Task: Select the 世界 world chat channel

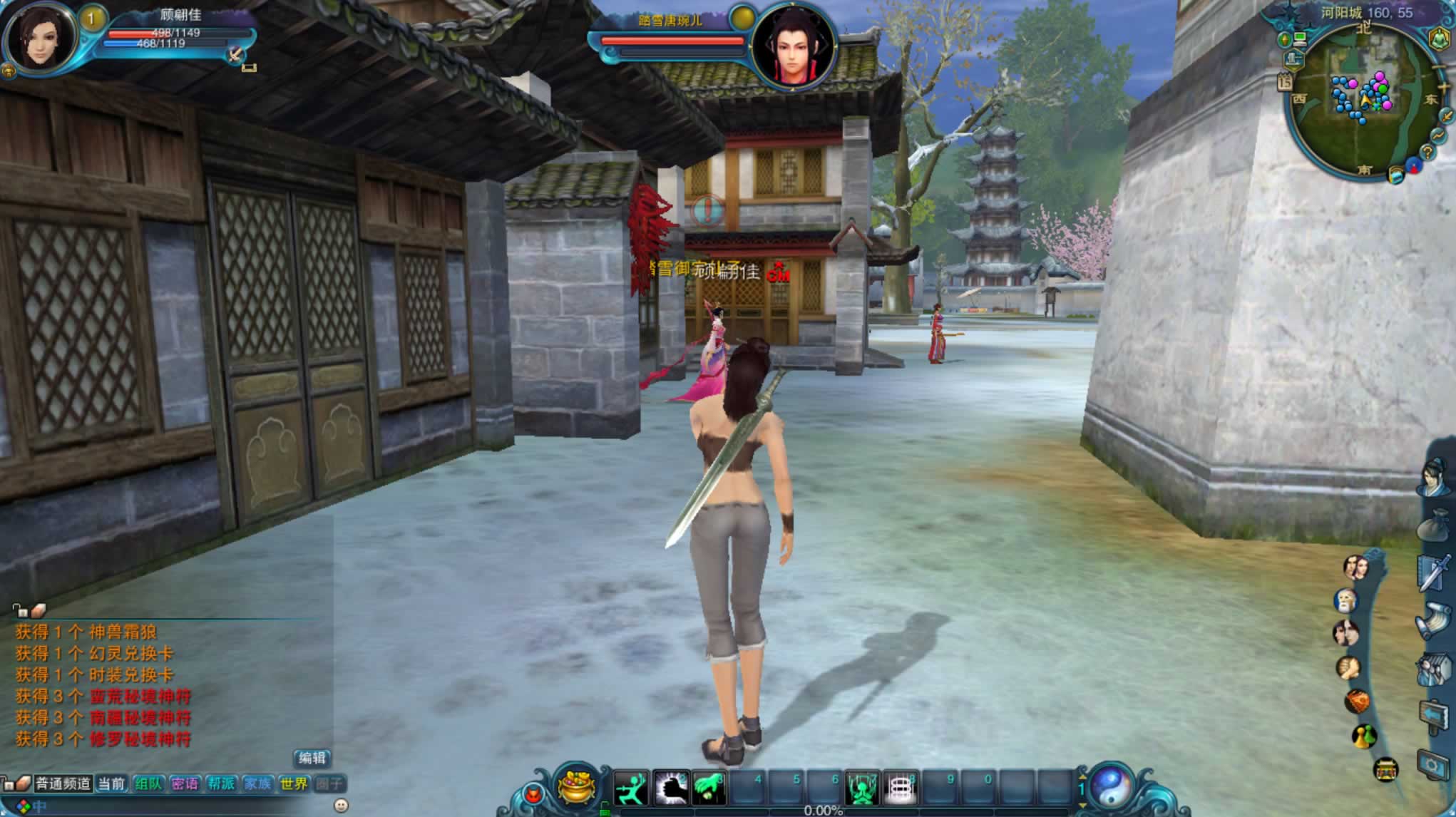Action: [x=294, y=783]
